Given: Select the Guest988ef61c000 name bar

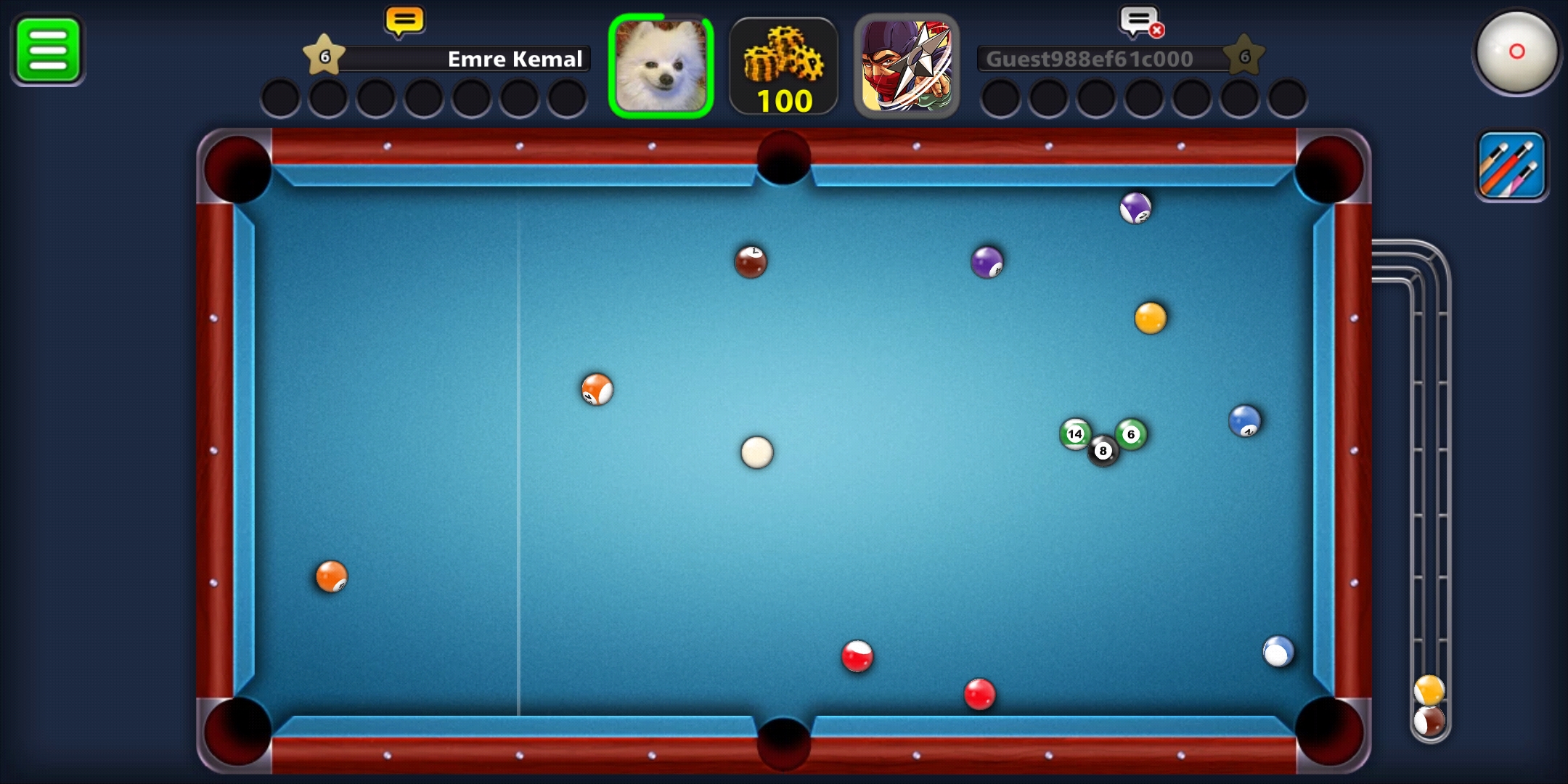Looking at the screenshot, I should 1103,59.
